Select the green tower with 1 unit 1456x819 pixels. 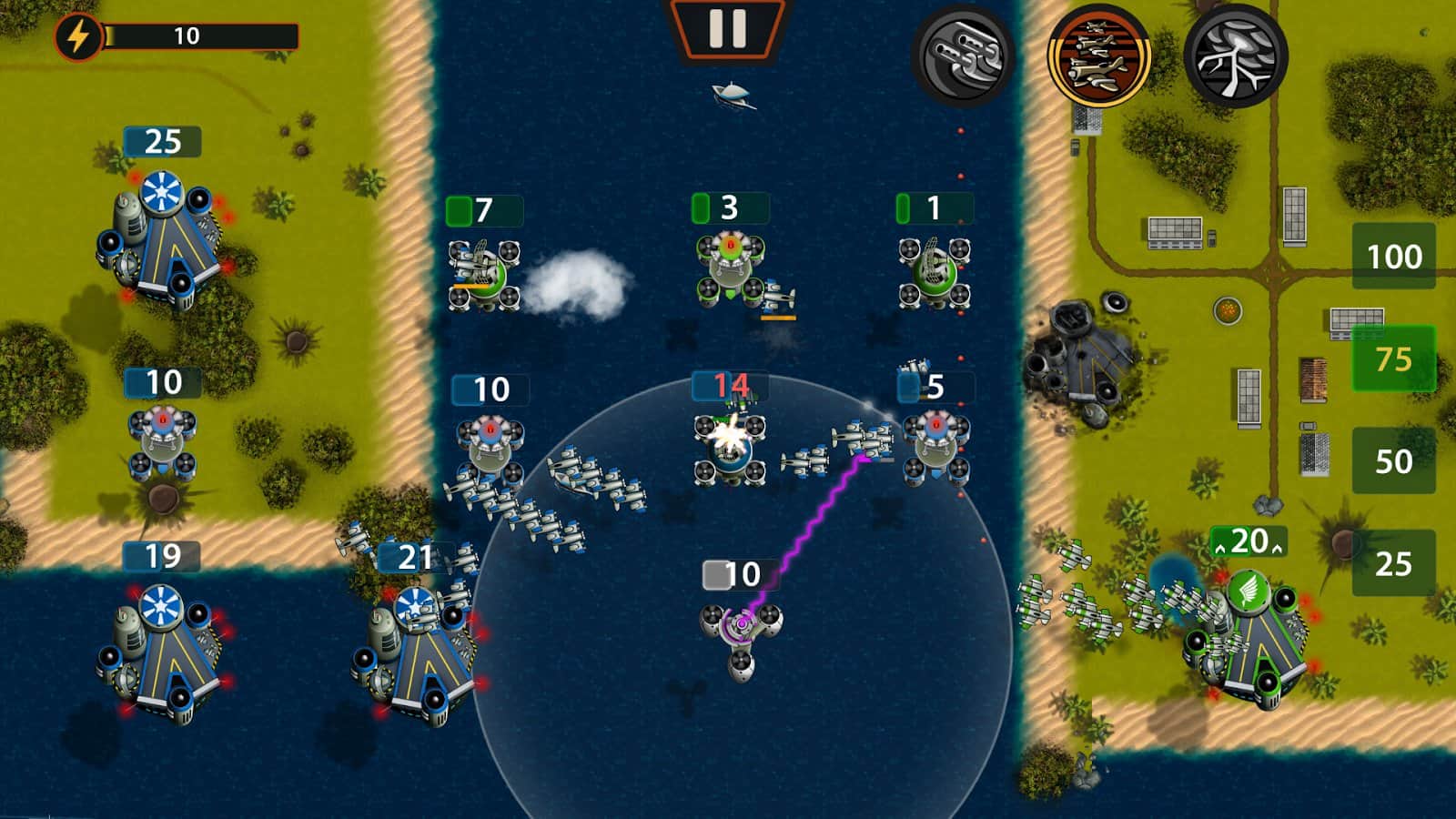[934, 272]
